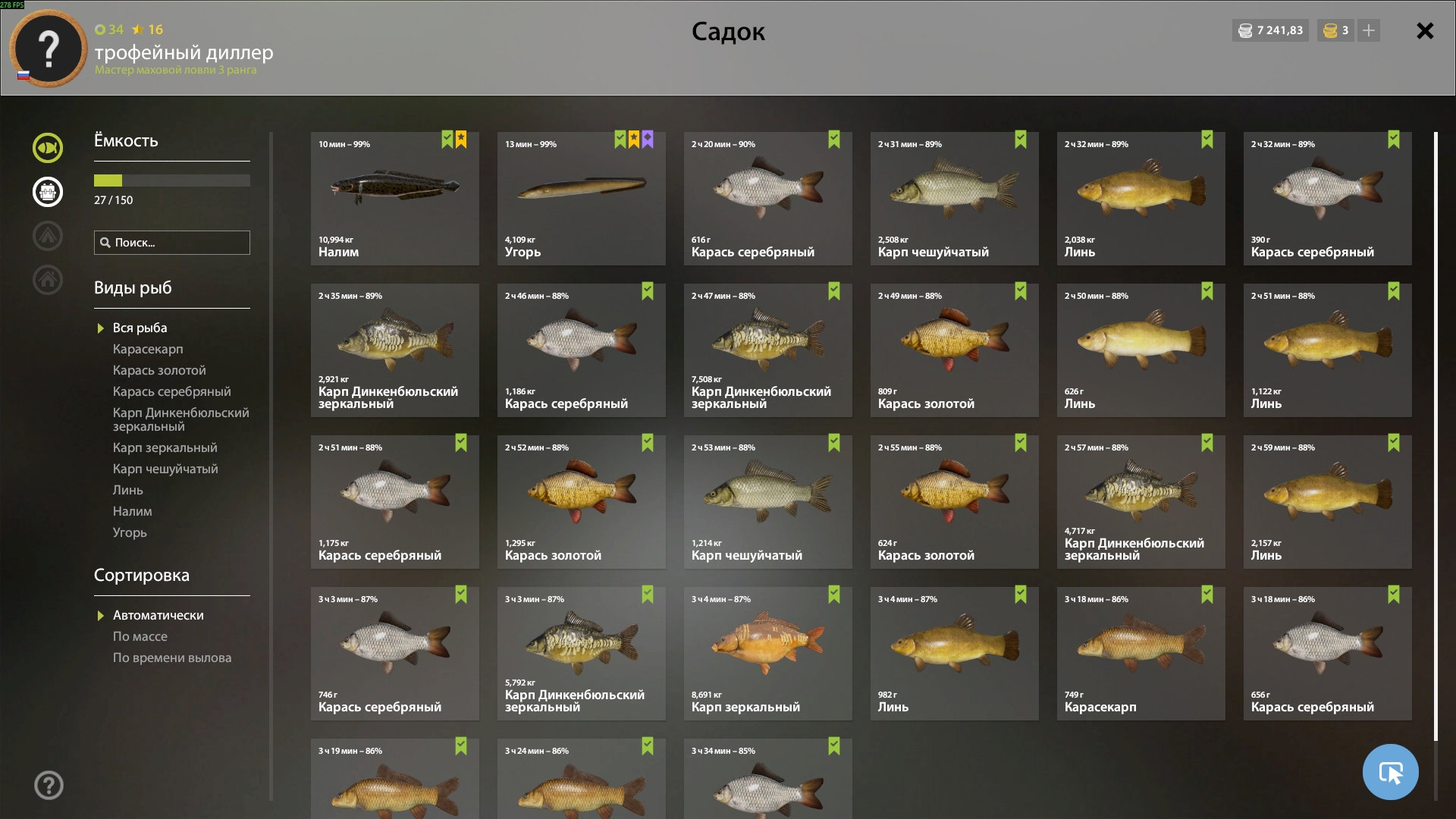Select the Линь species filter

128,490
